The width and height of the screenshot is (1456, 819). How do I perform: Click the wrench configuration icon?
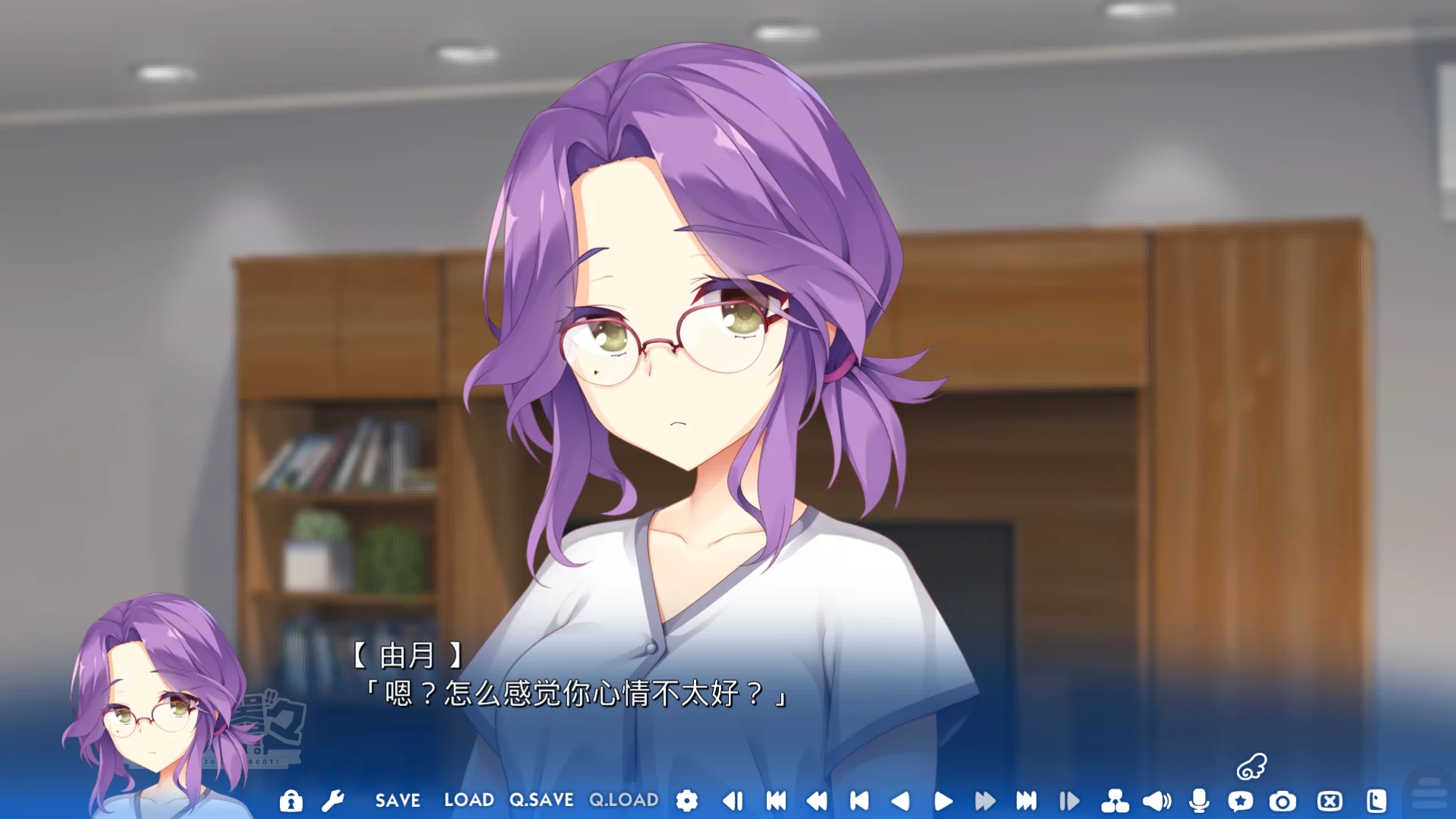tap(334, 800)
